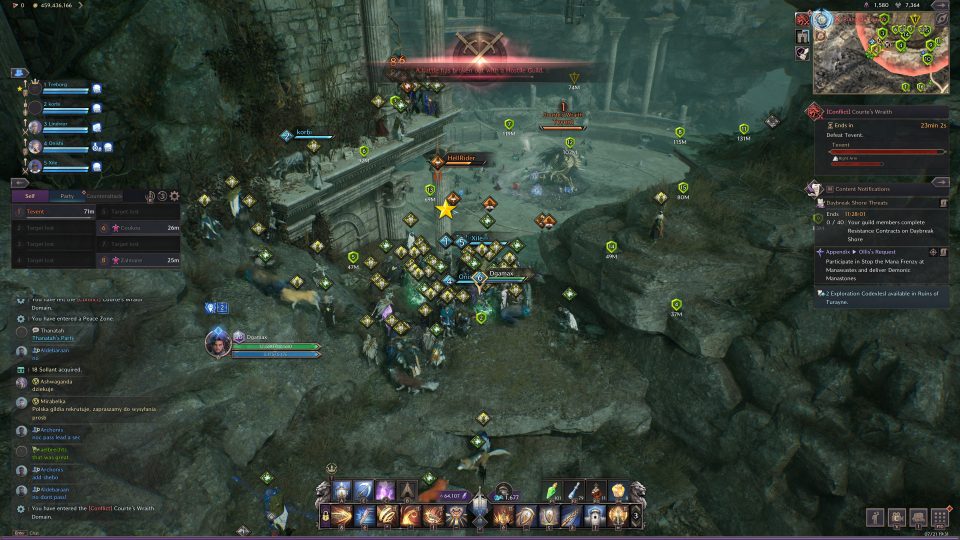View the Exploration Codex notice for Ruins of Turayne

click(880, 297)
